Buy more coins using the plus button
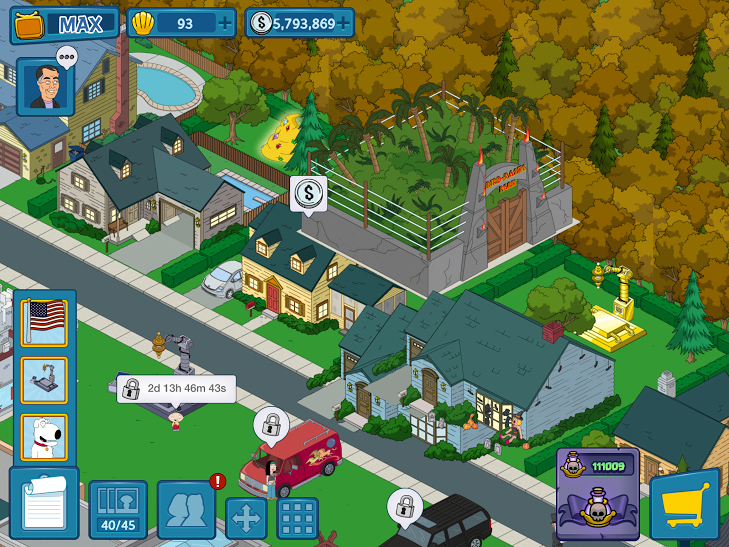Image resolution: width=729 pixels, height=547 pixels. coord(344,23)
